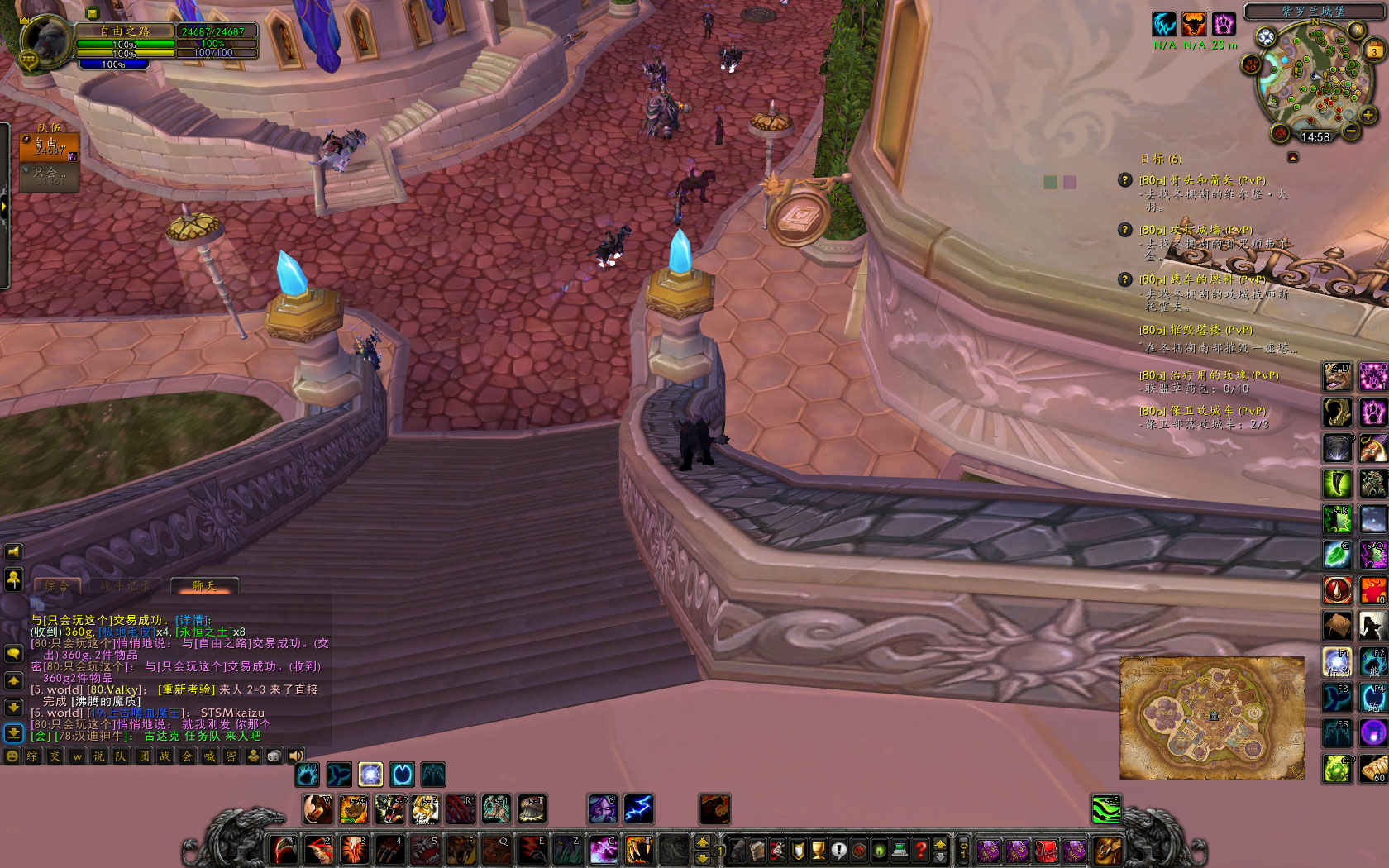
Task: Open the quest log micro menu icon
Action: pos(838,850)
